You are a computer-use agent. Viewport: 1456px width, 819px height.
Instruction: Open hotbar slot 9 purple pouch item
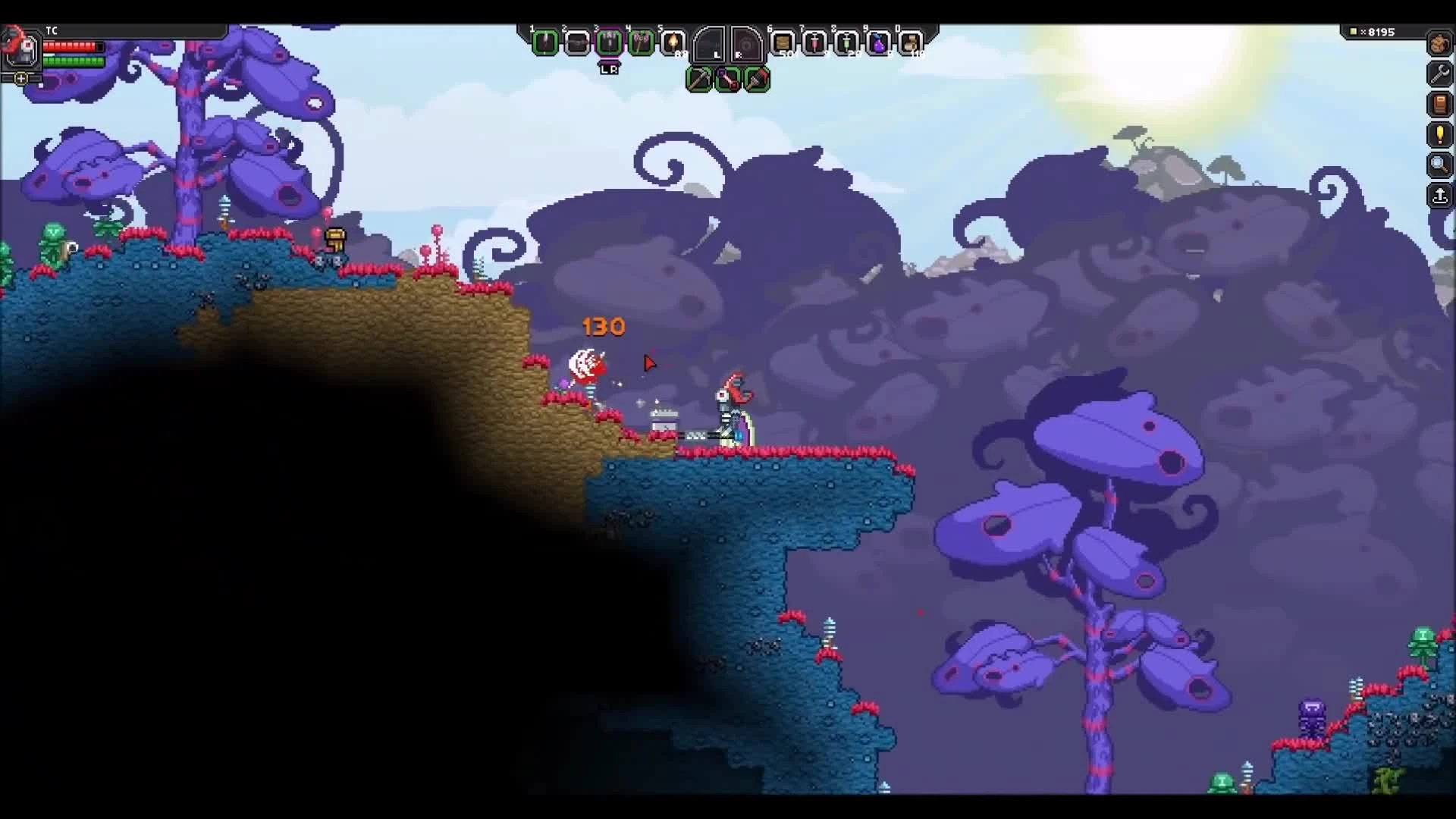click(x=880, y=44)
